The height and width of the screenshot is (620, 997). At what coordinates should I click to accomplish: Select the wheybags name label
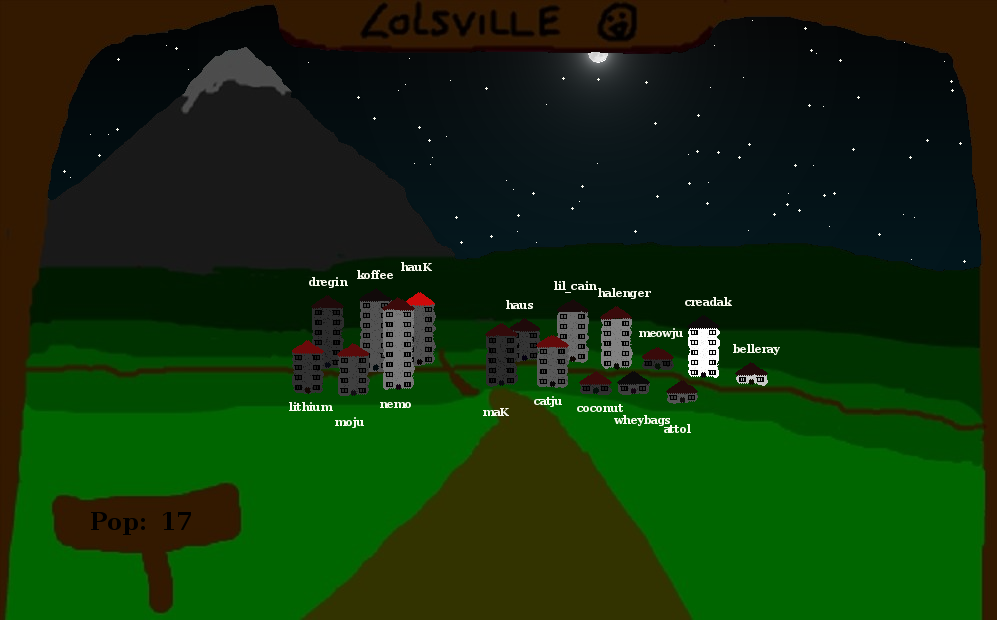(x=641, y=420)
